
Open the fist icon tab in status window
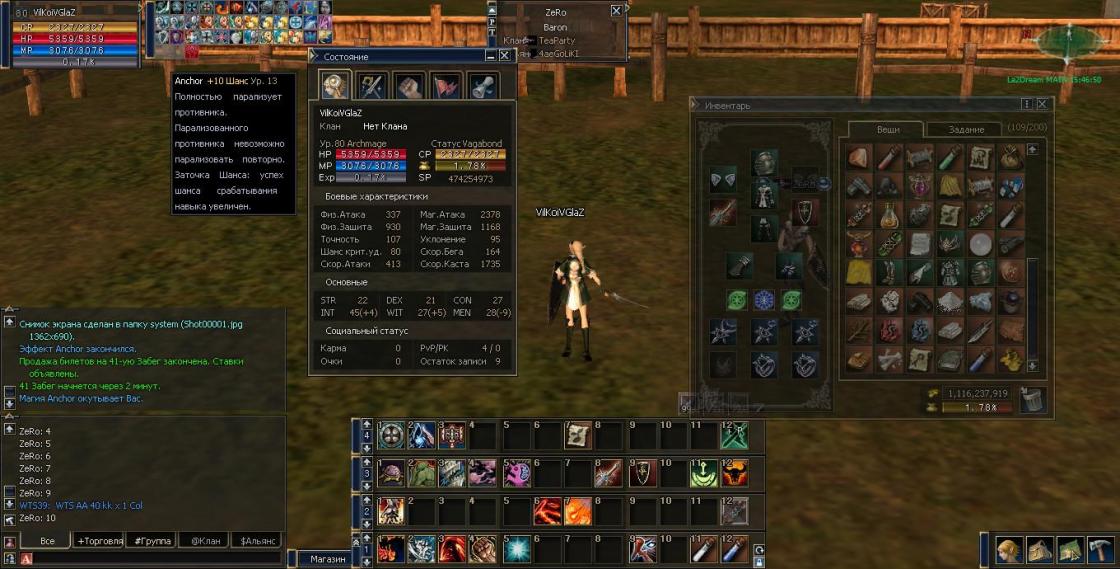tap(409, 85)
